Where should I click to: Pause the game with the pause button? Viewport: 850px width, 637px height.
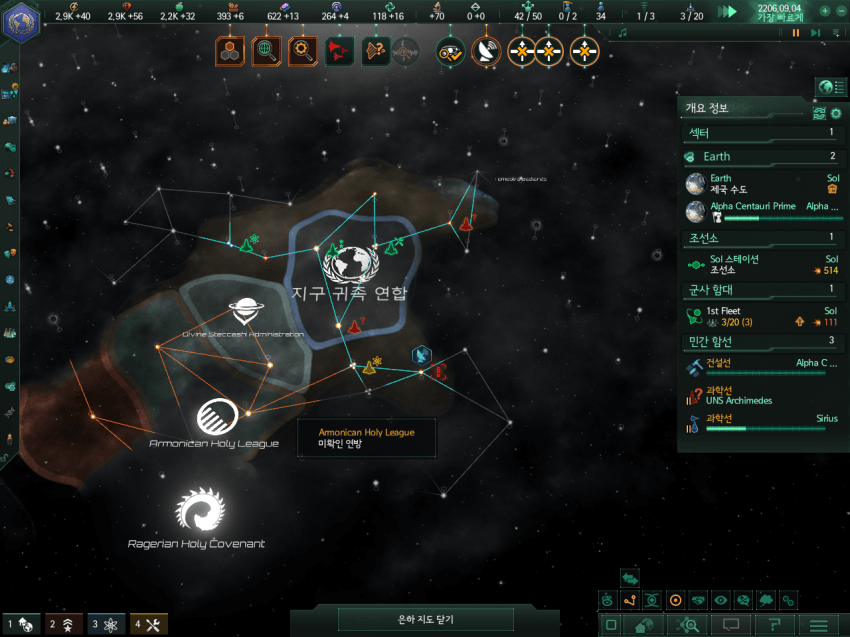click(796, 33)
